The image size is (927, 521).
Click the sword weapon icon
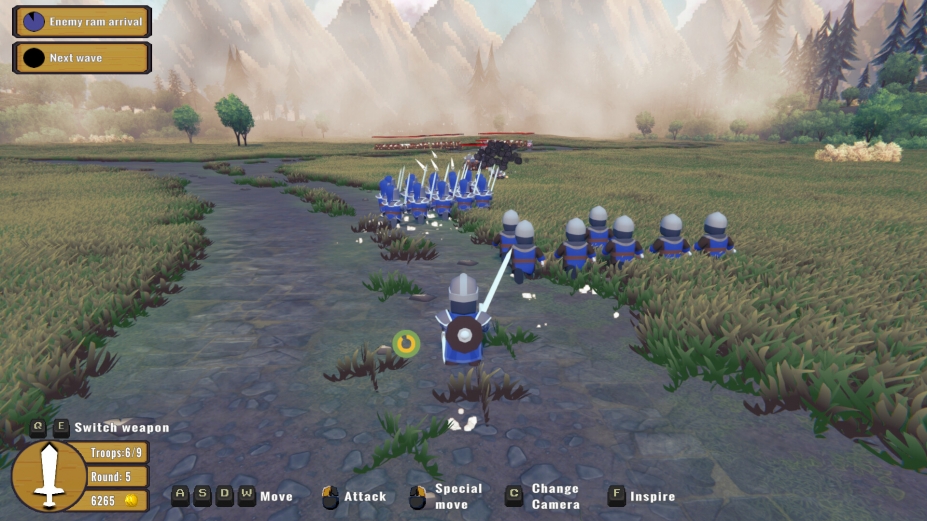[48, 475]
